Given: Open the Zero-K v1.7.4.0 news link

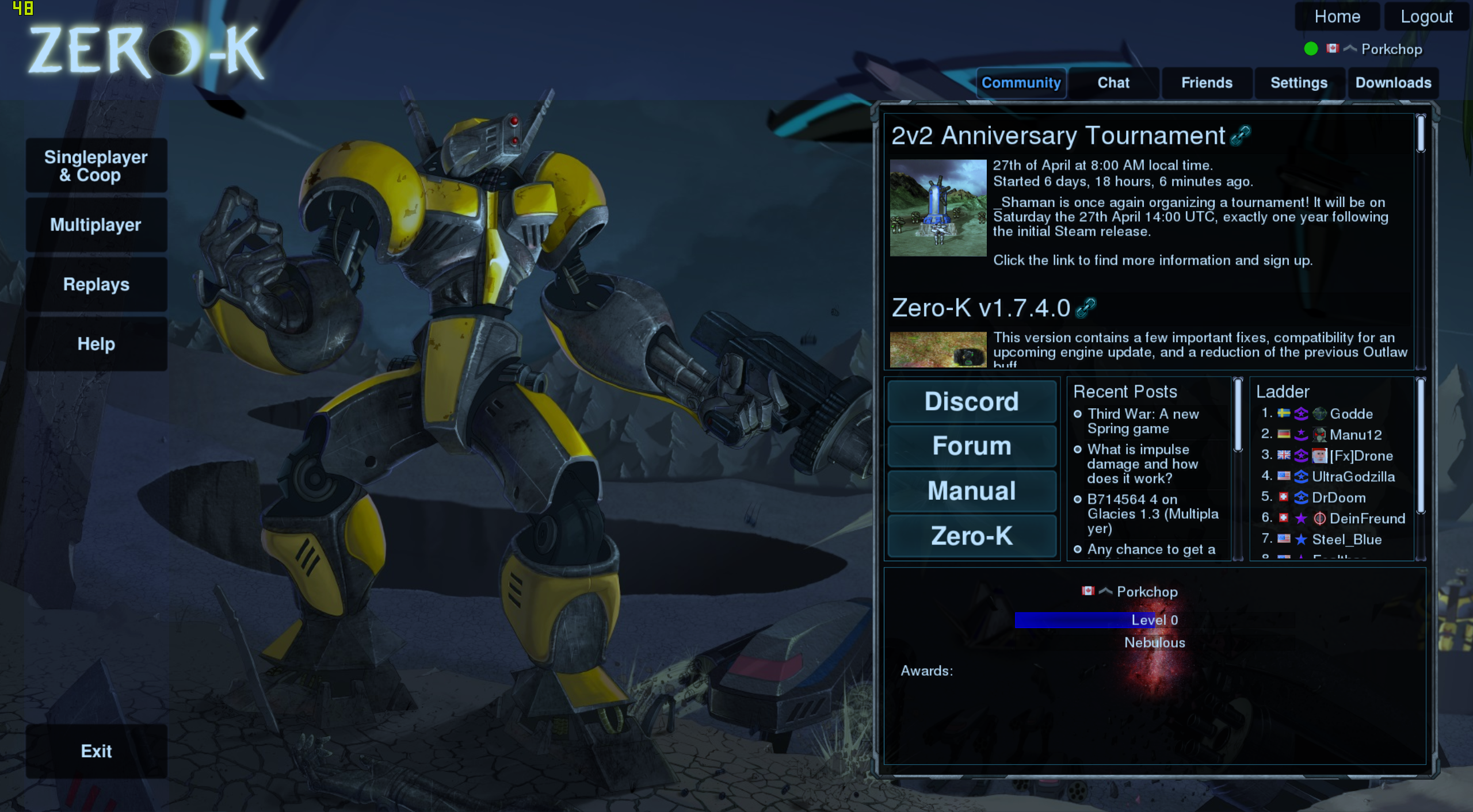Looking at the screenshot, I should [1086, 308].
